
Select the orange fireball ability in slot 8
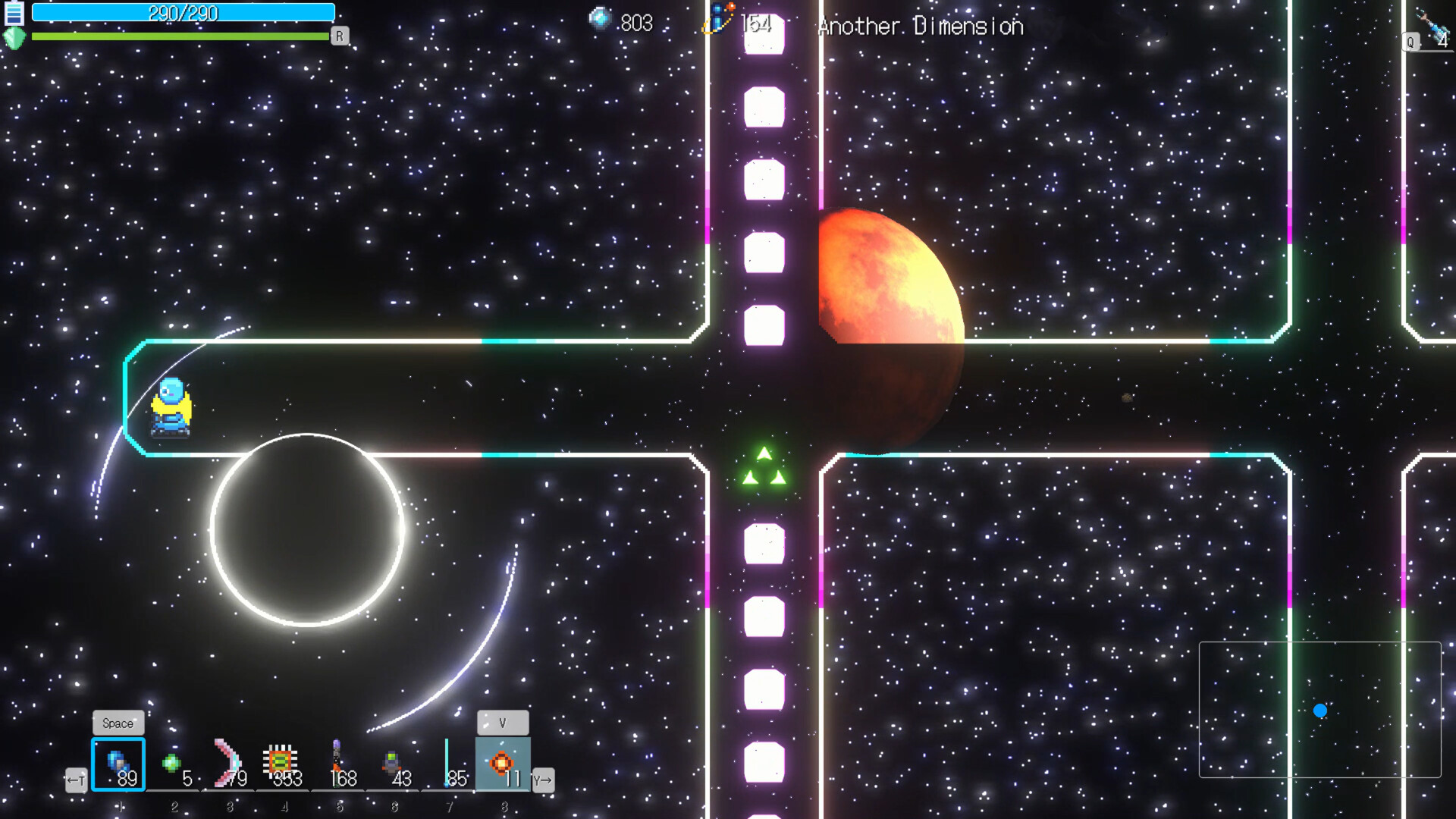click(503, 762)
